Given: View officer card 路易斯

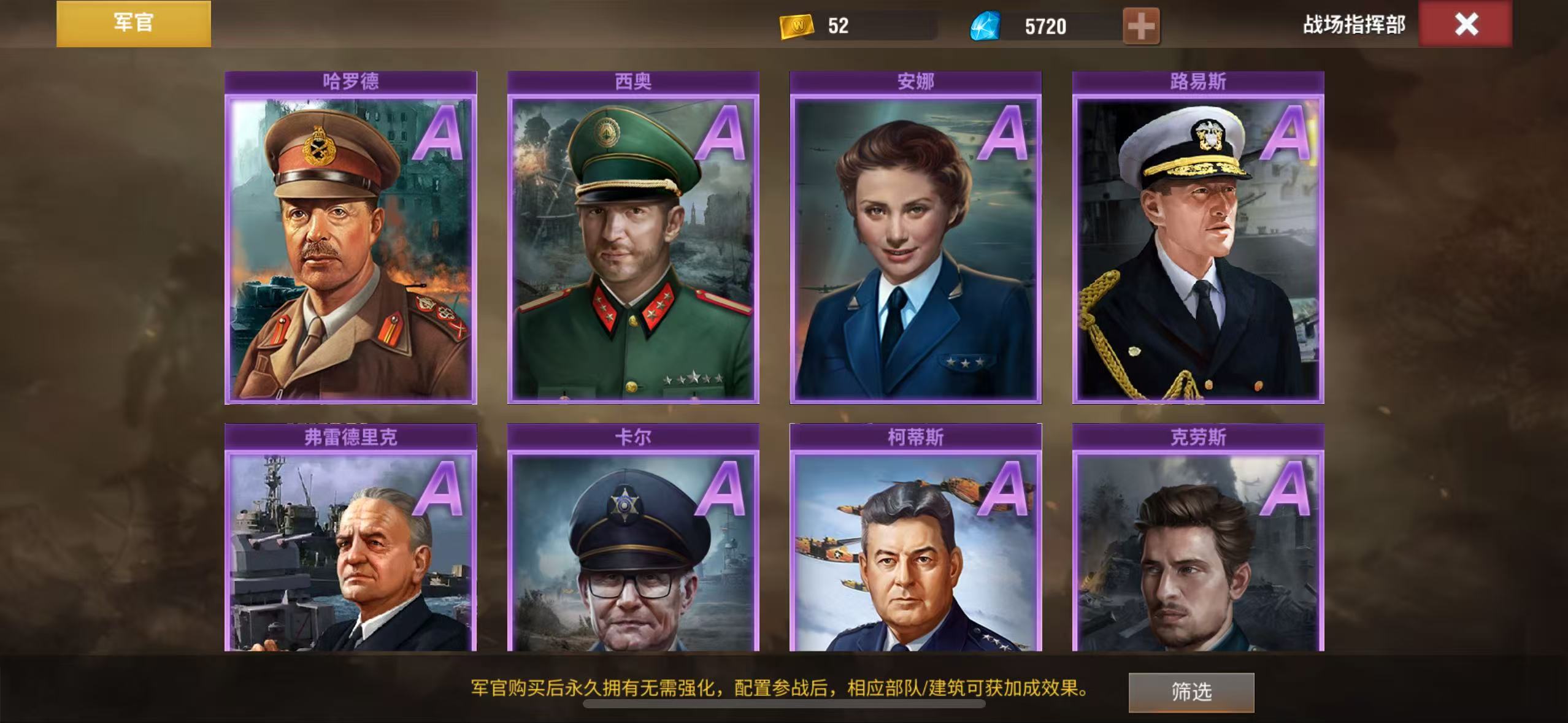Looking at the screenshot, I should pyautogui.click(x=1197, y=245).
